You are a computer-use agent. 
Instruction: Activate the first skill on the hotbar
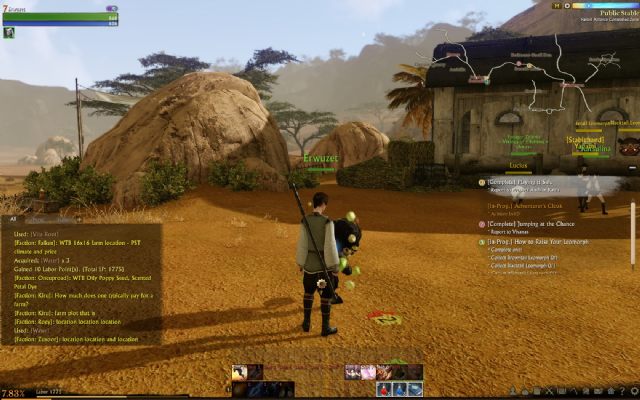(240, 372)
